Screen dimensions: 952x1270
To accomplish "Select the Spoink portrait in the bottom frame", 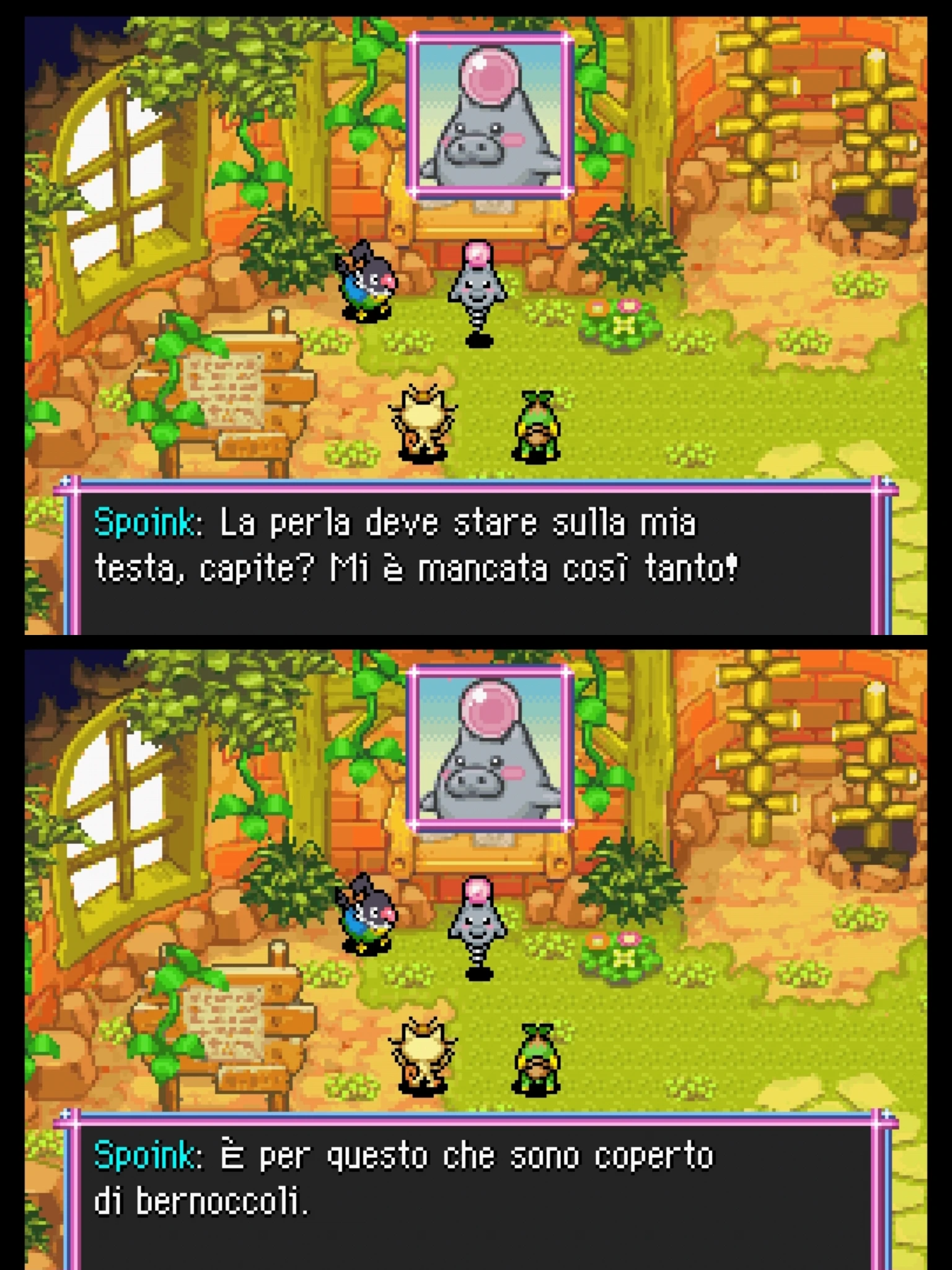I will 490,753.
